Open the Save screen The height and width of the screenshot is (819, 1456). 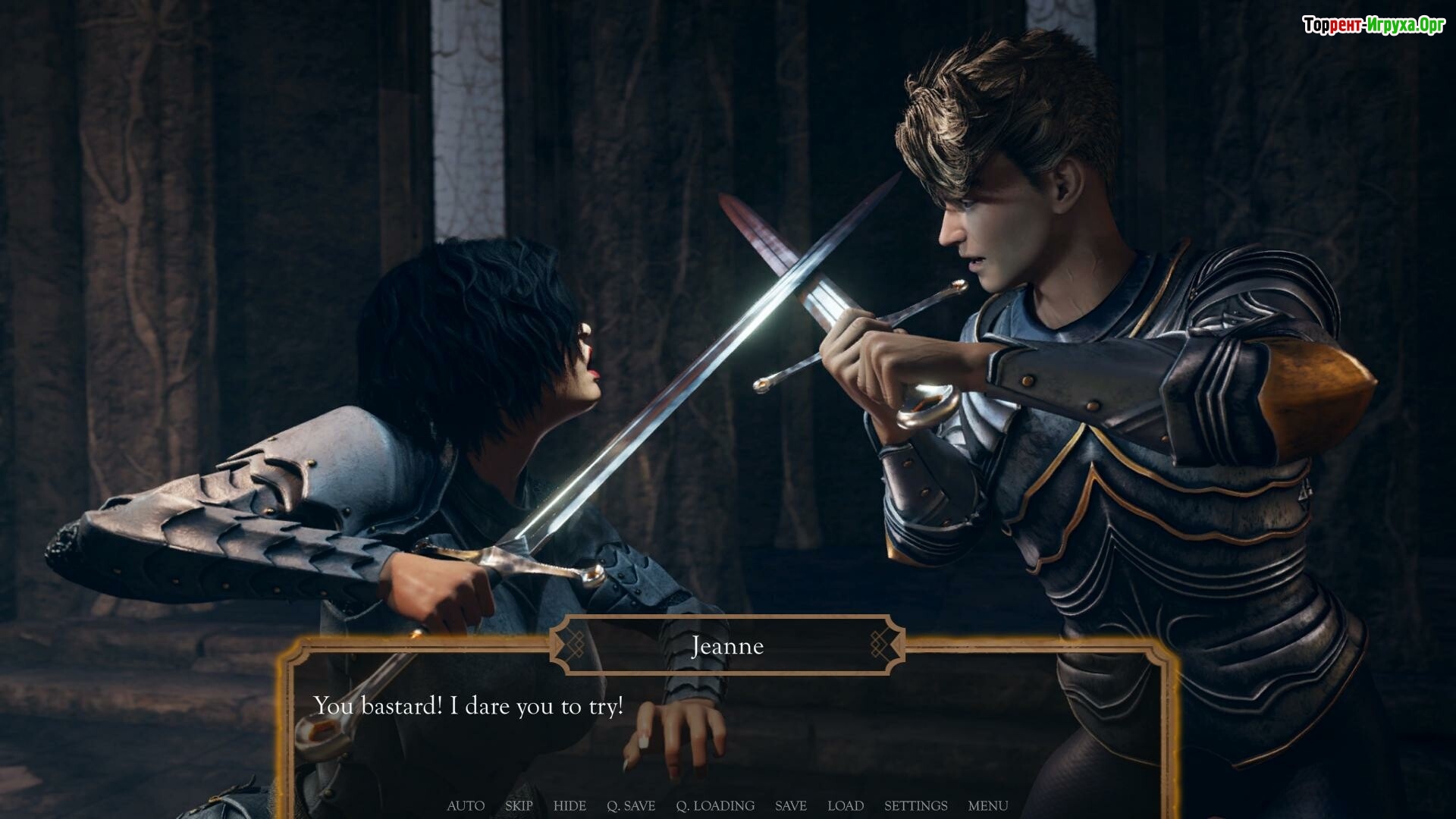791,805
